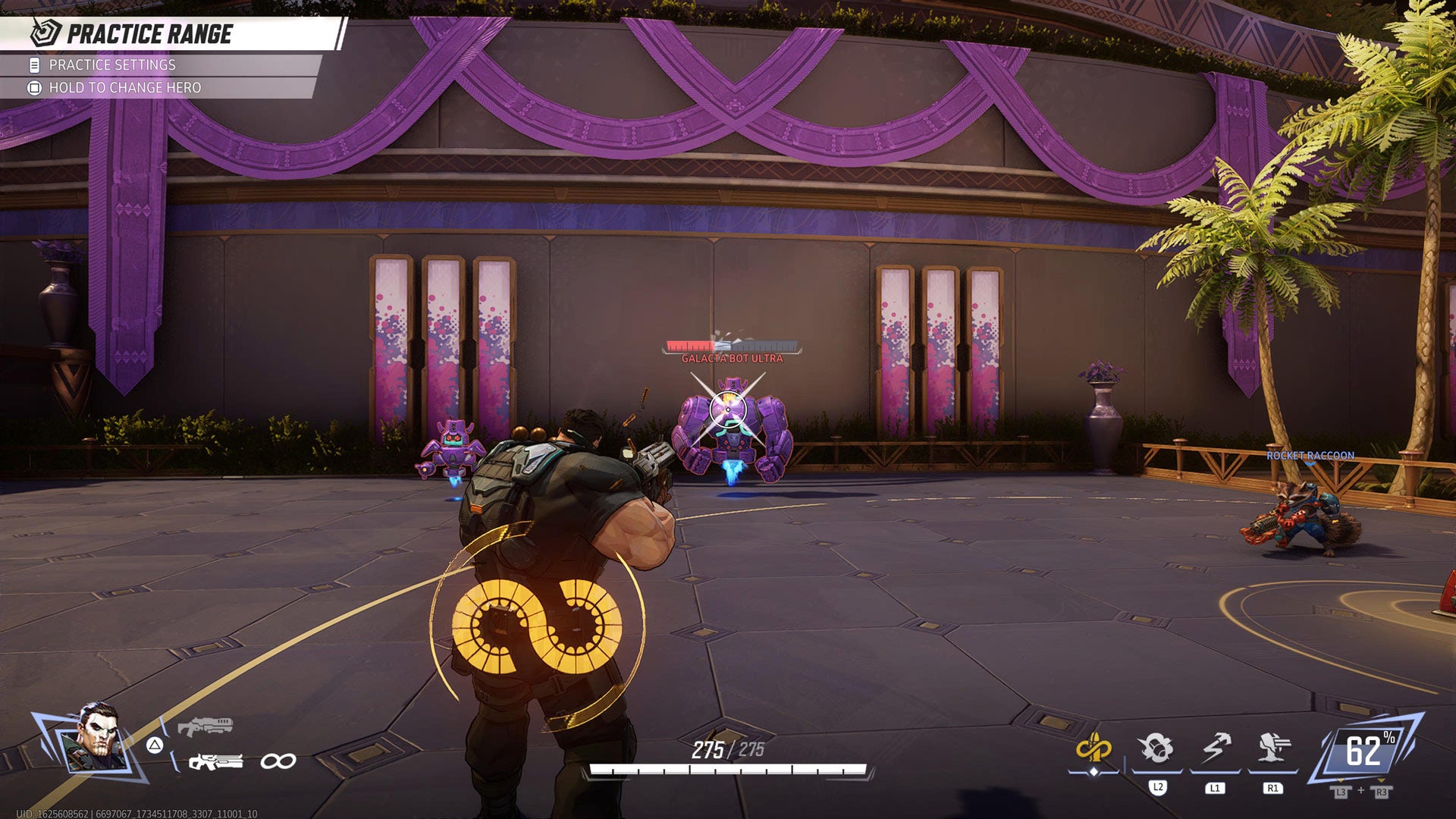Click the Practice Range shield emblem

point(43,33)
